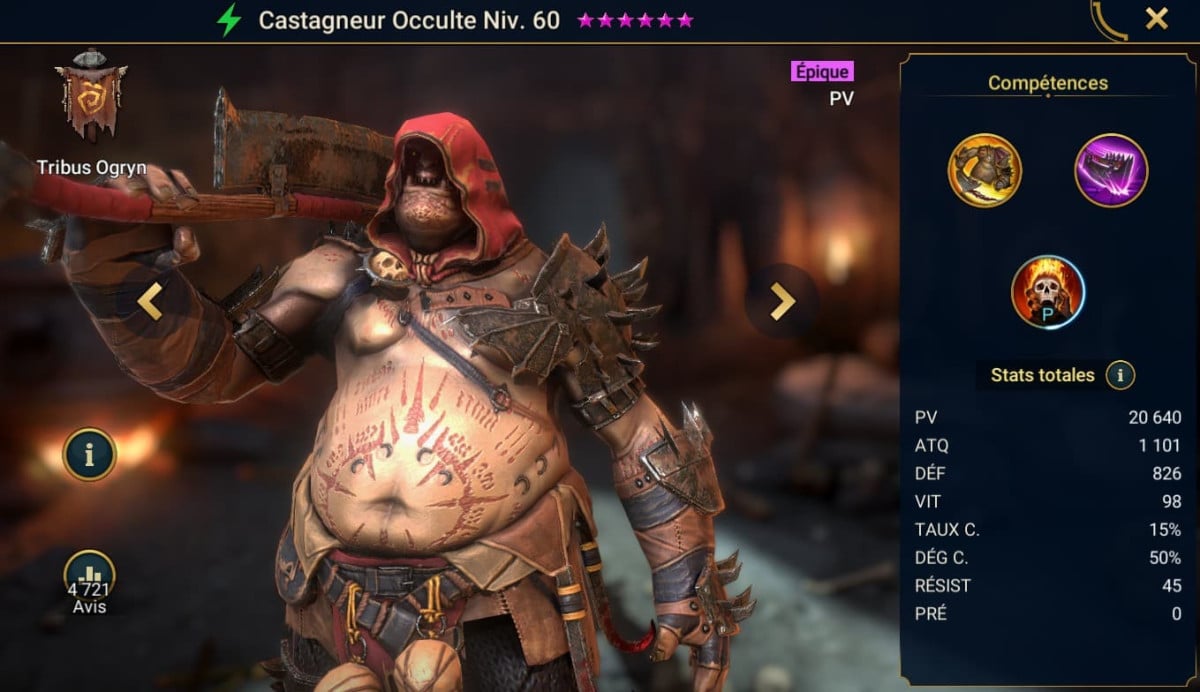Image resolution: width=1200 pixels, height=692 pixels.
Task: Show the next champion
Action: pyautogui.click(x=782, y=301)
